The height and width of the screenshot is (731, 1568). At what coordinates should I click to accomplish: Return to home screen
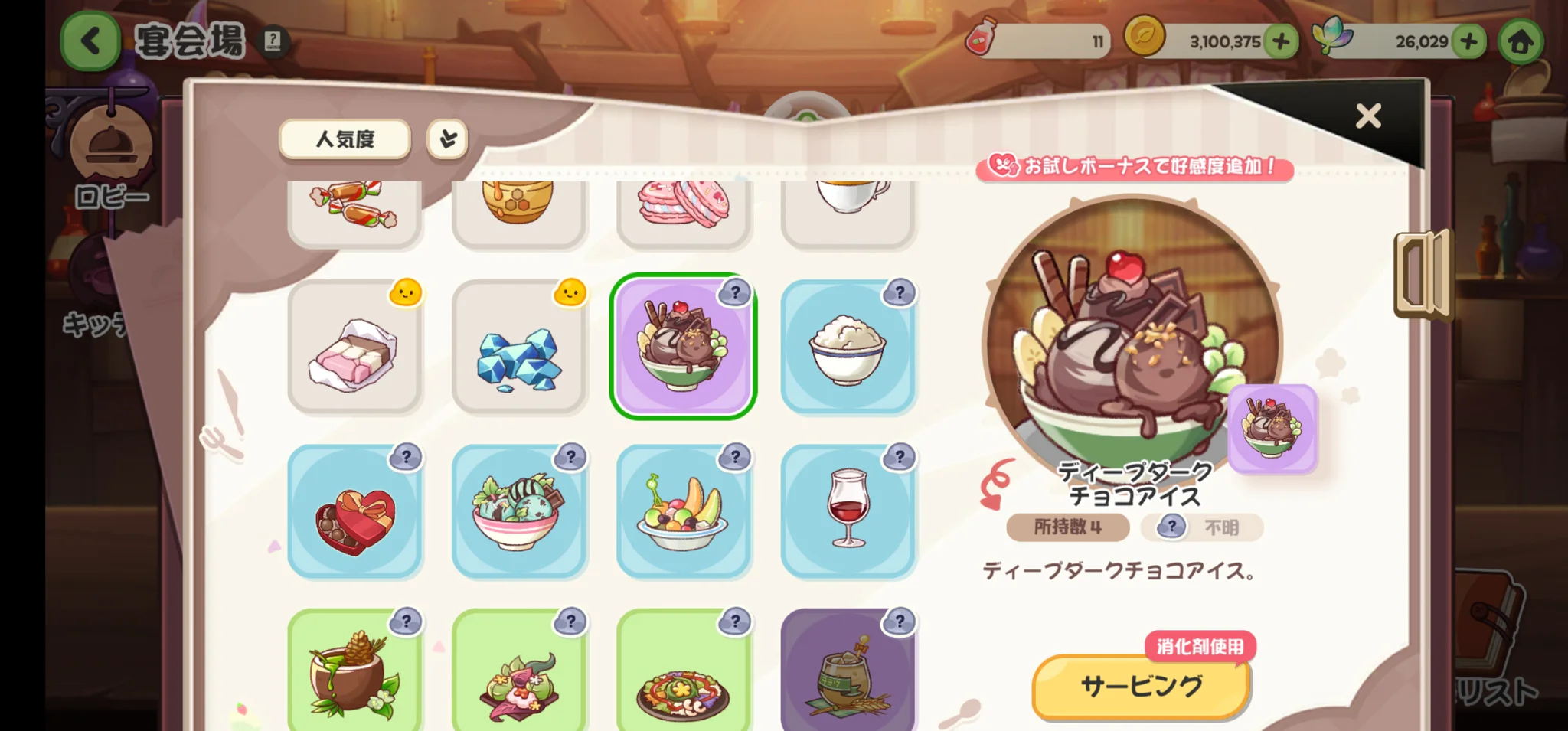1521,42
